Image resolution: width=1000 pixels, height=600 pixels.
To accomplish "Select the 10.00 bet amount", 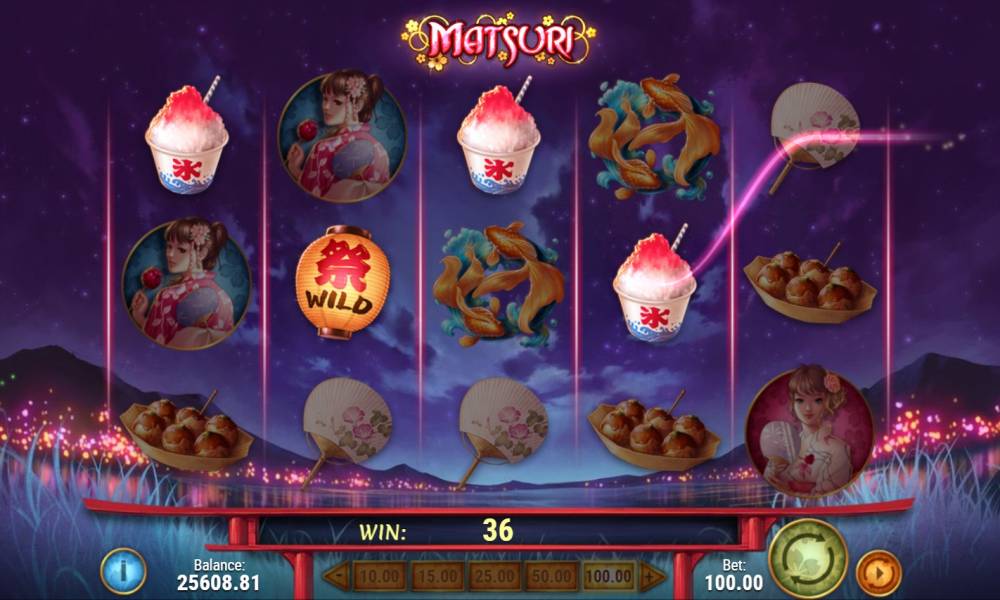I will pos(379,576).
